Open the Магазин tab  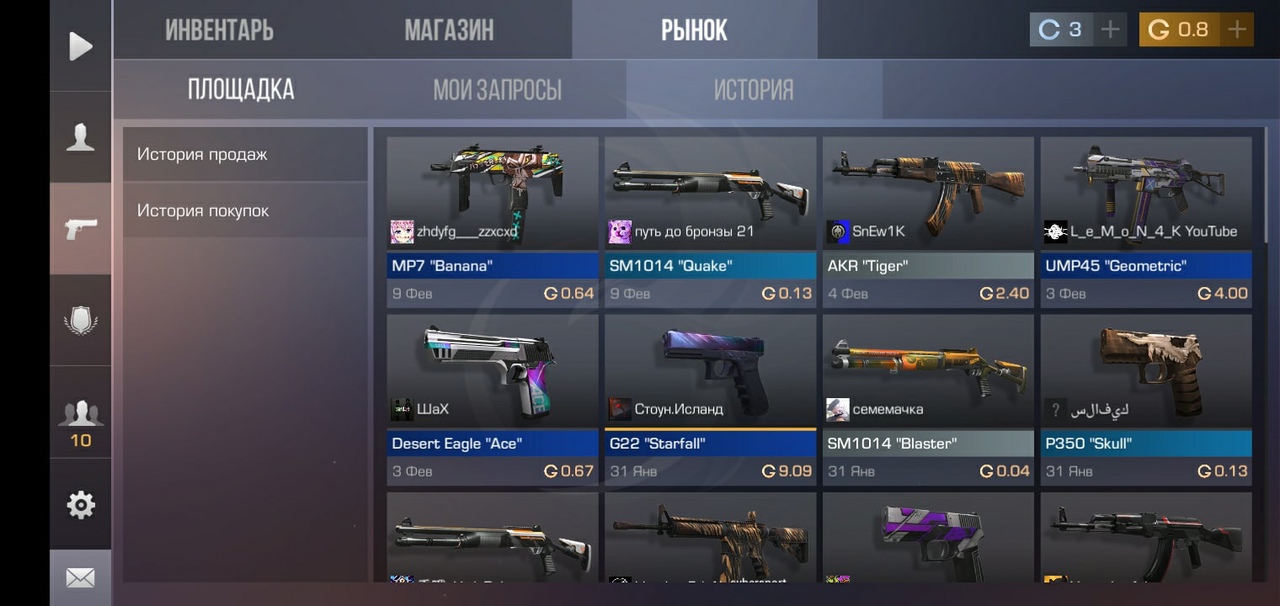[x=449, y=30]
